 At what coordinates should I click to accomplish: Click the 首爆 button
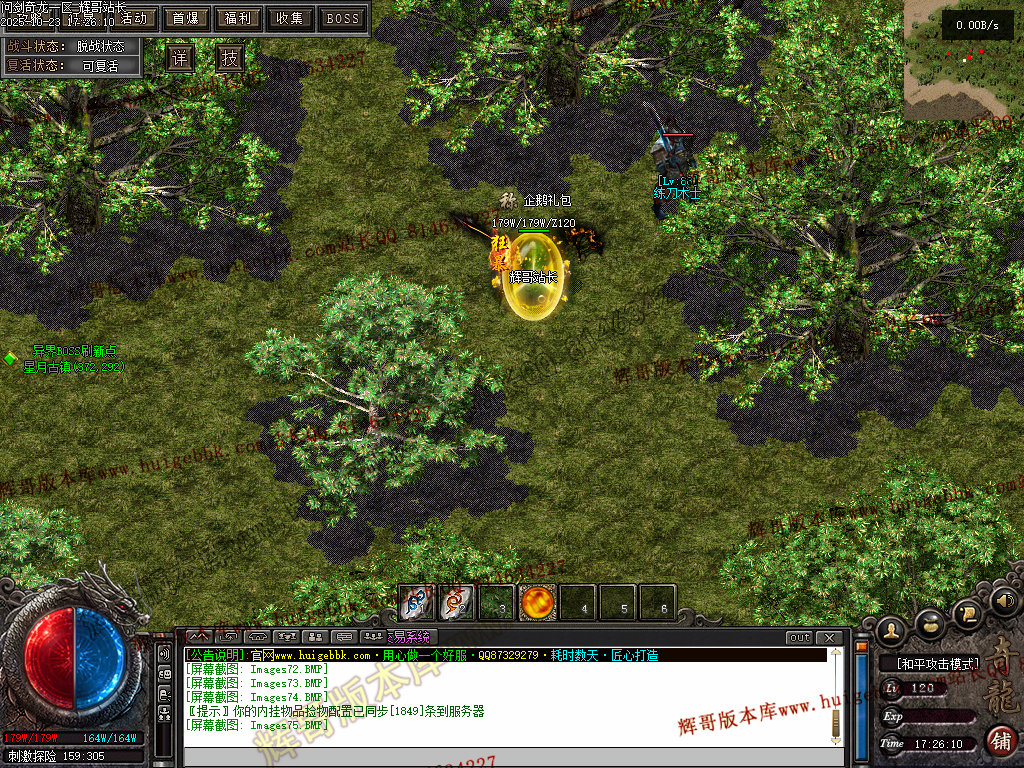coord(185,18)
